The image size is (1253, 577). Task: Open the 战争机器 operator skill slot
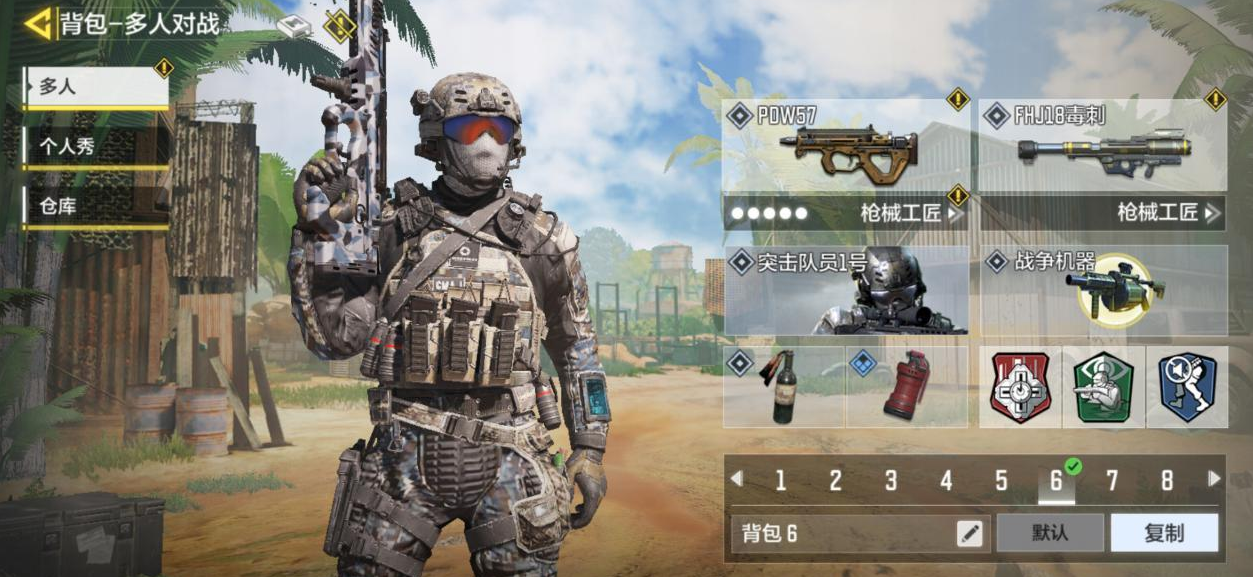coord(1104,290)
